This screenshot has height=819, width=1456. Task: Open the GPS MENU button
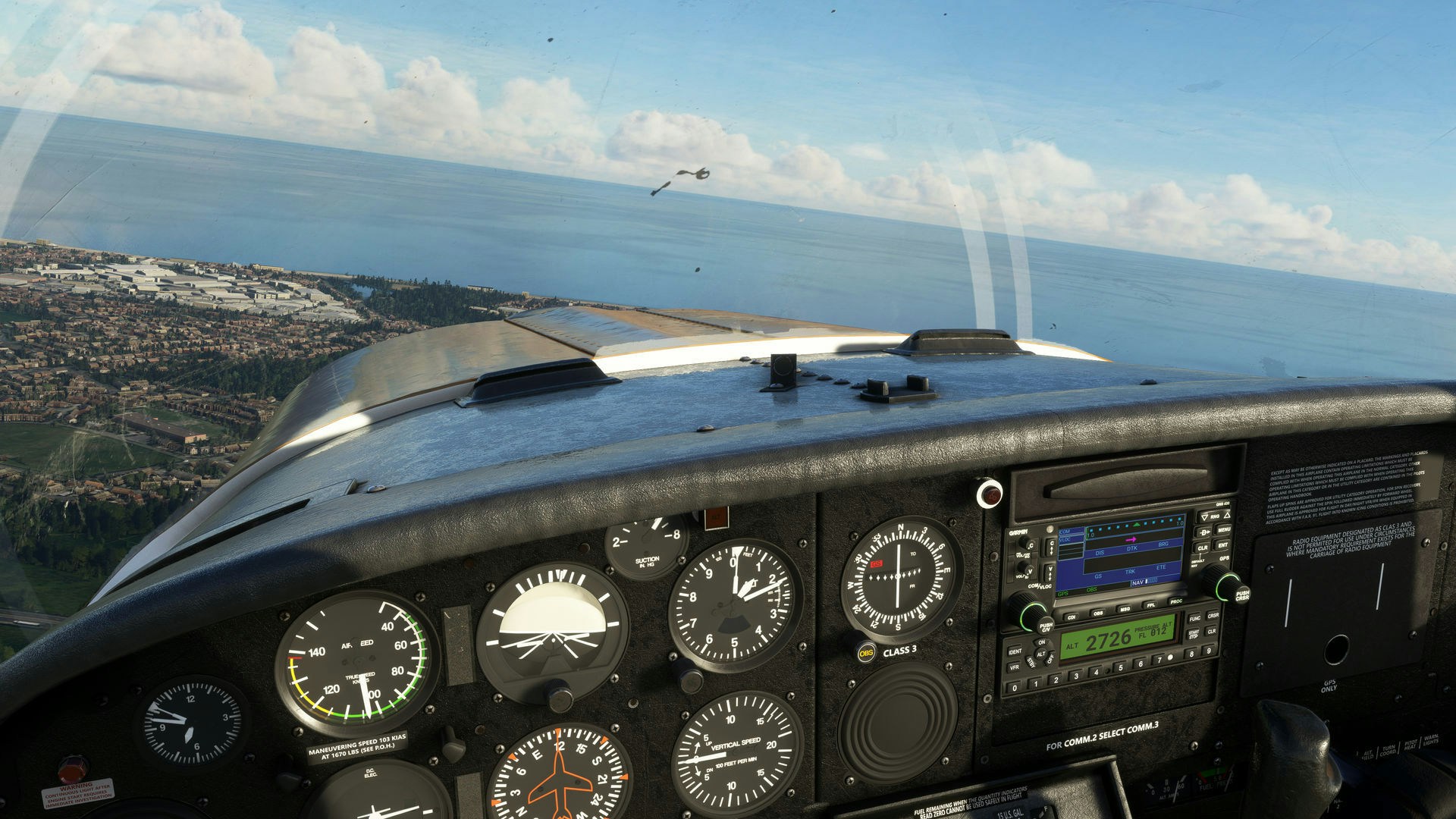(x=1222, y=530)
